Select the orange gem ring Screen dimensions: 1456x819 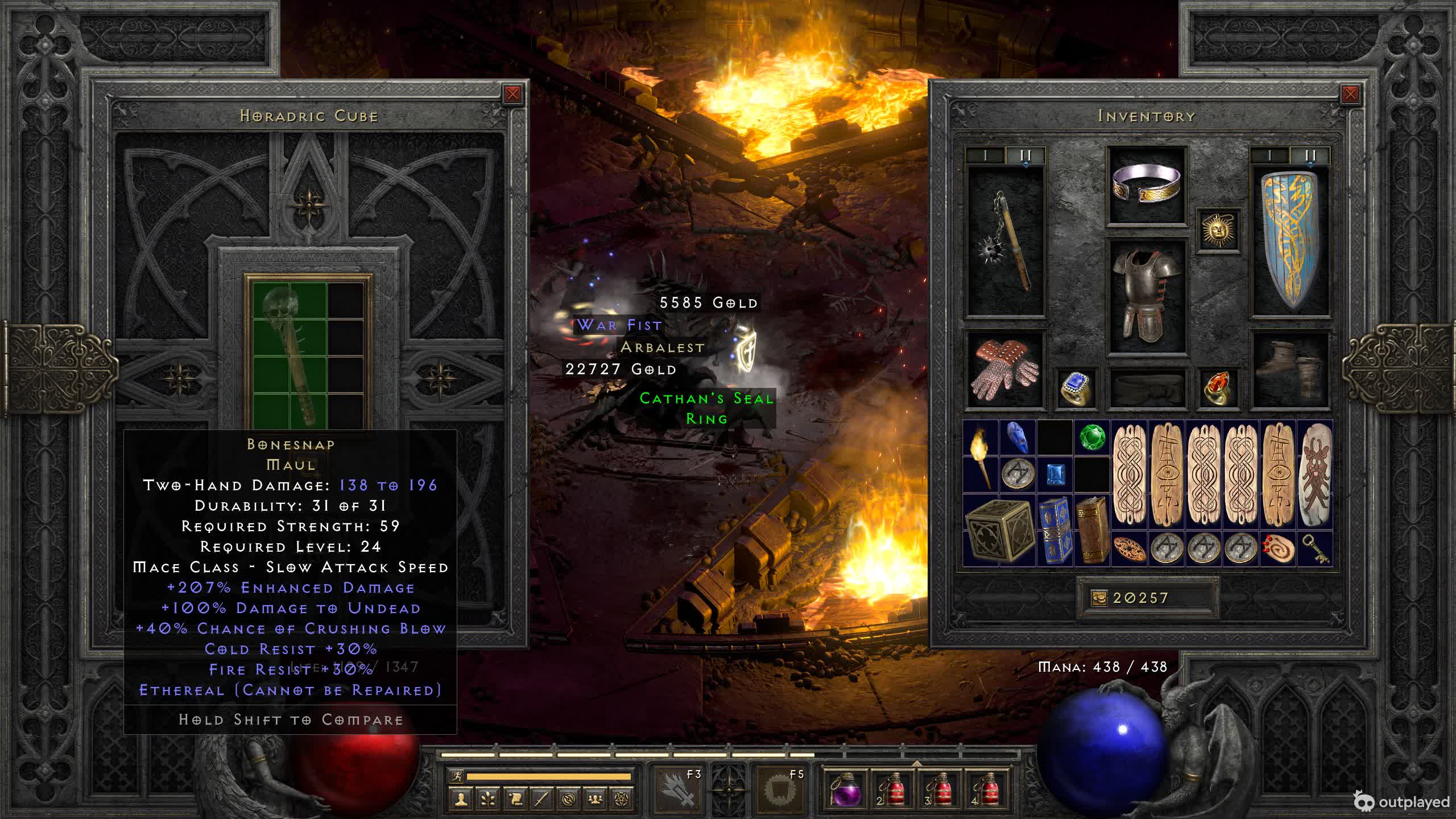(x=1218, y=388)
